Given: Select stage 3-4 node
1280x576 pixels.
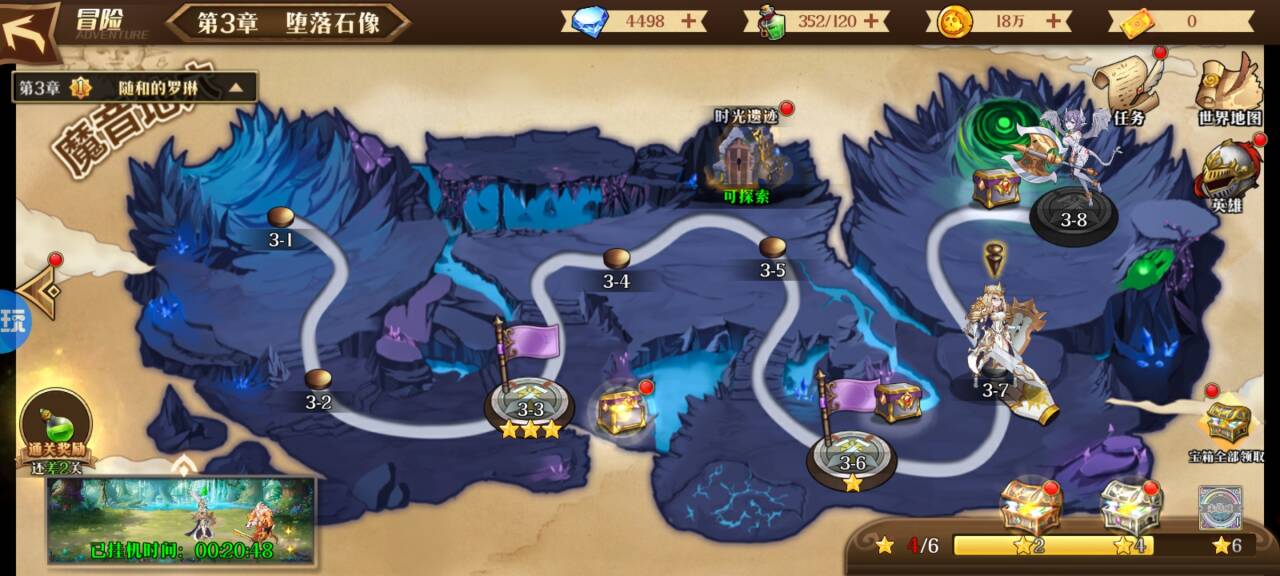Looking at the screenshot, I should [x=616, y=261].
